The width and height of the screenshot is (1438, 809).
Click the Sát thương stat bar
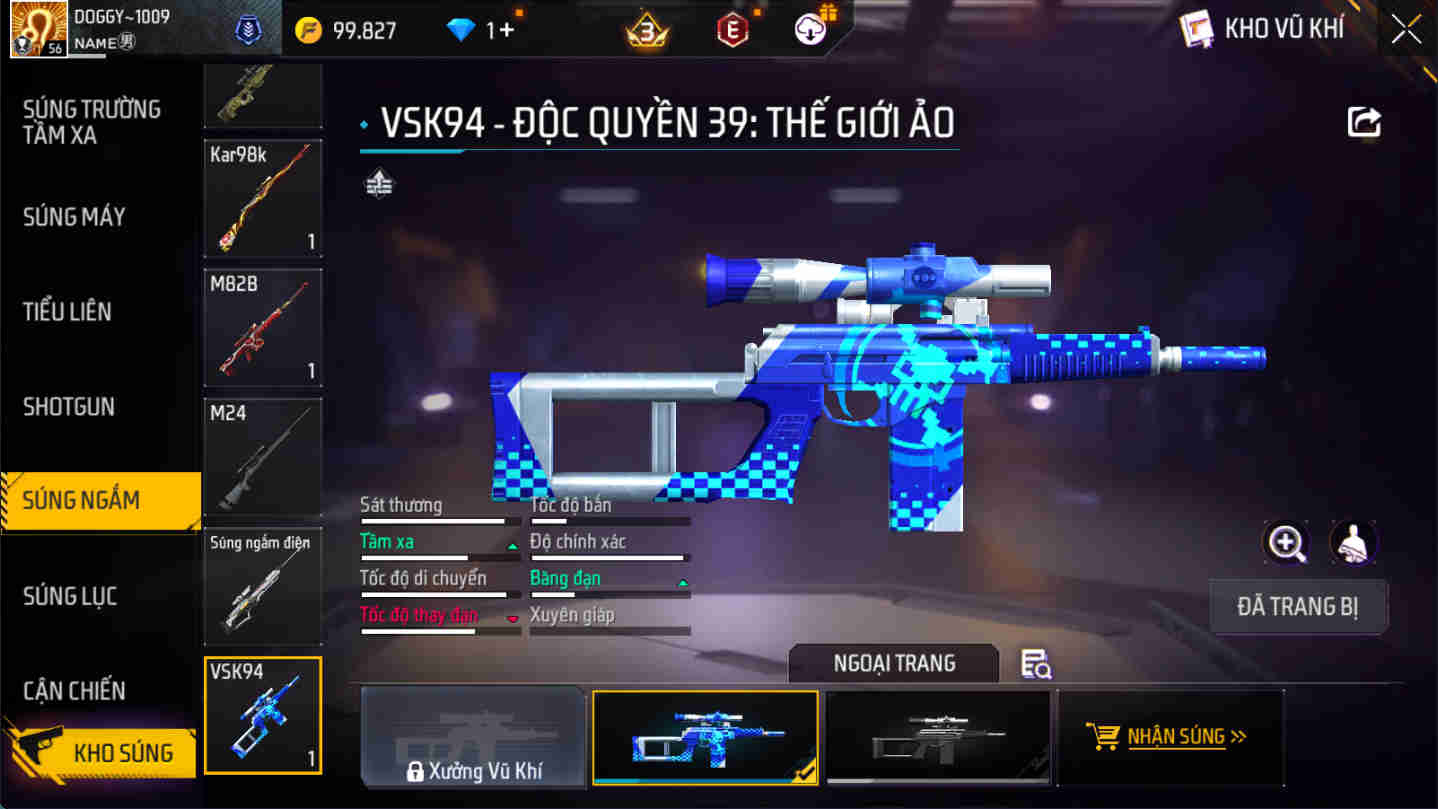440,520
